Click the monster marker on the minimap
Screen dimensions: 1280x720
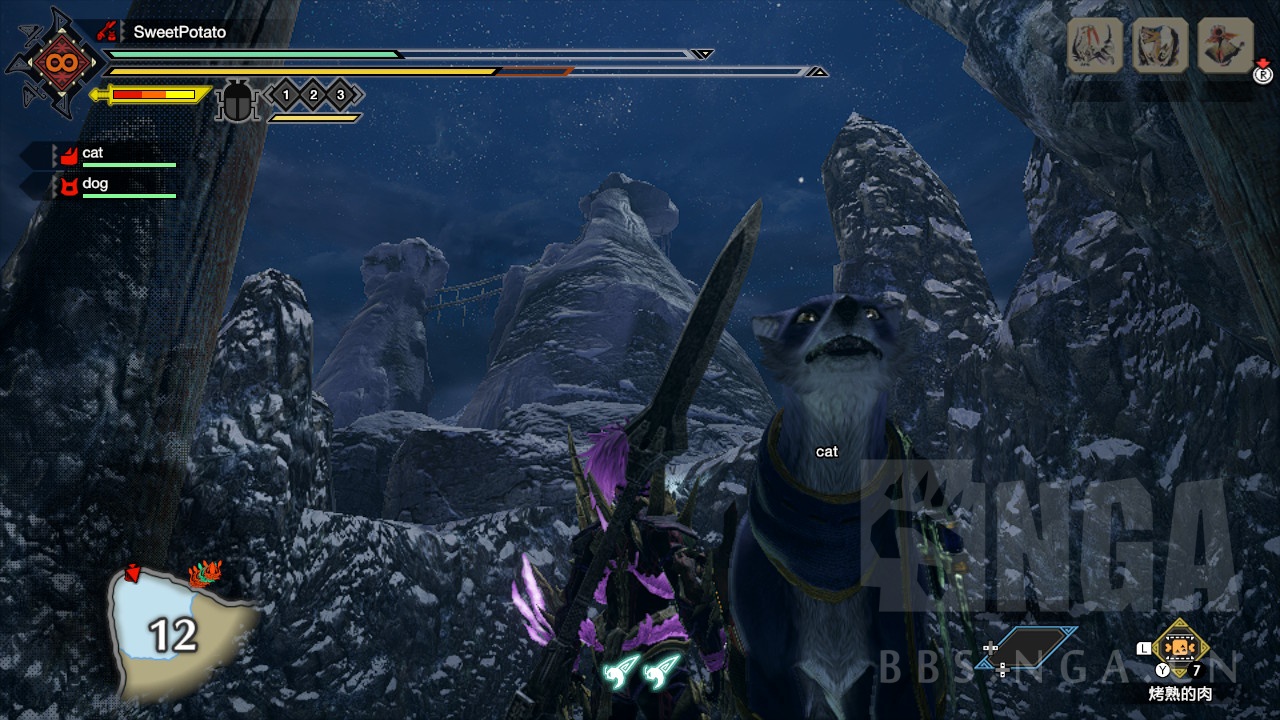pyautogui.click(x=205, y=574)
